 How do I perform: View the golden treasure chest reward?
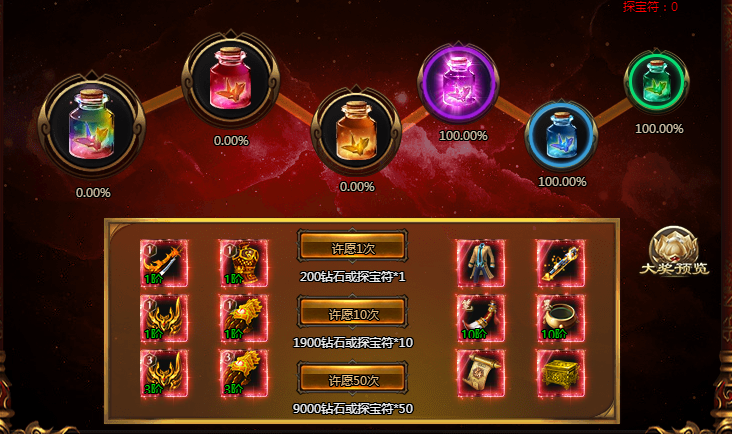tap(560, 373)
